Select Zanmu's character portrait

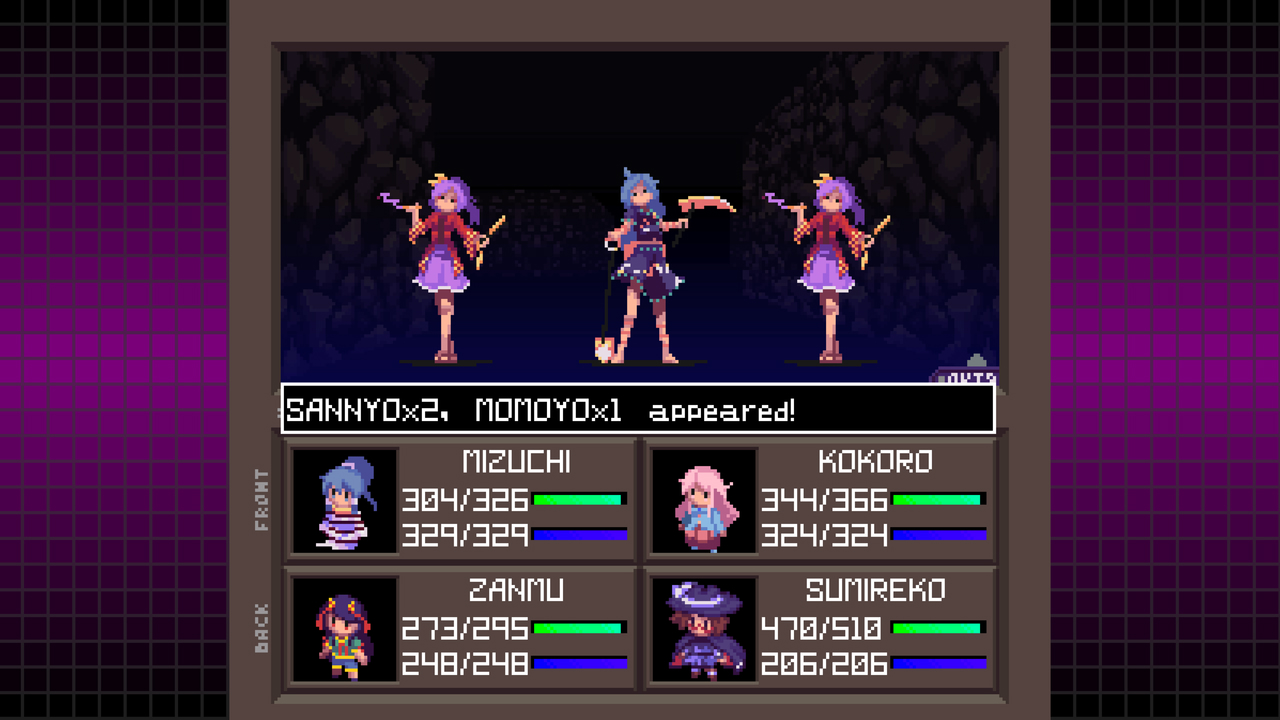343,628
